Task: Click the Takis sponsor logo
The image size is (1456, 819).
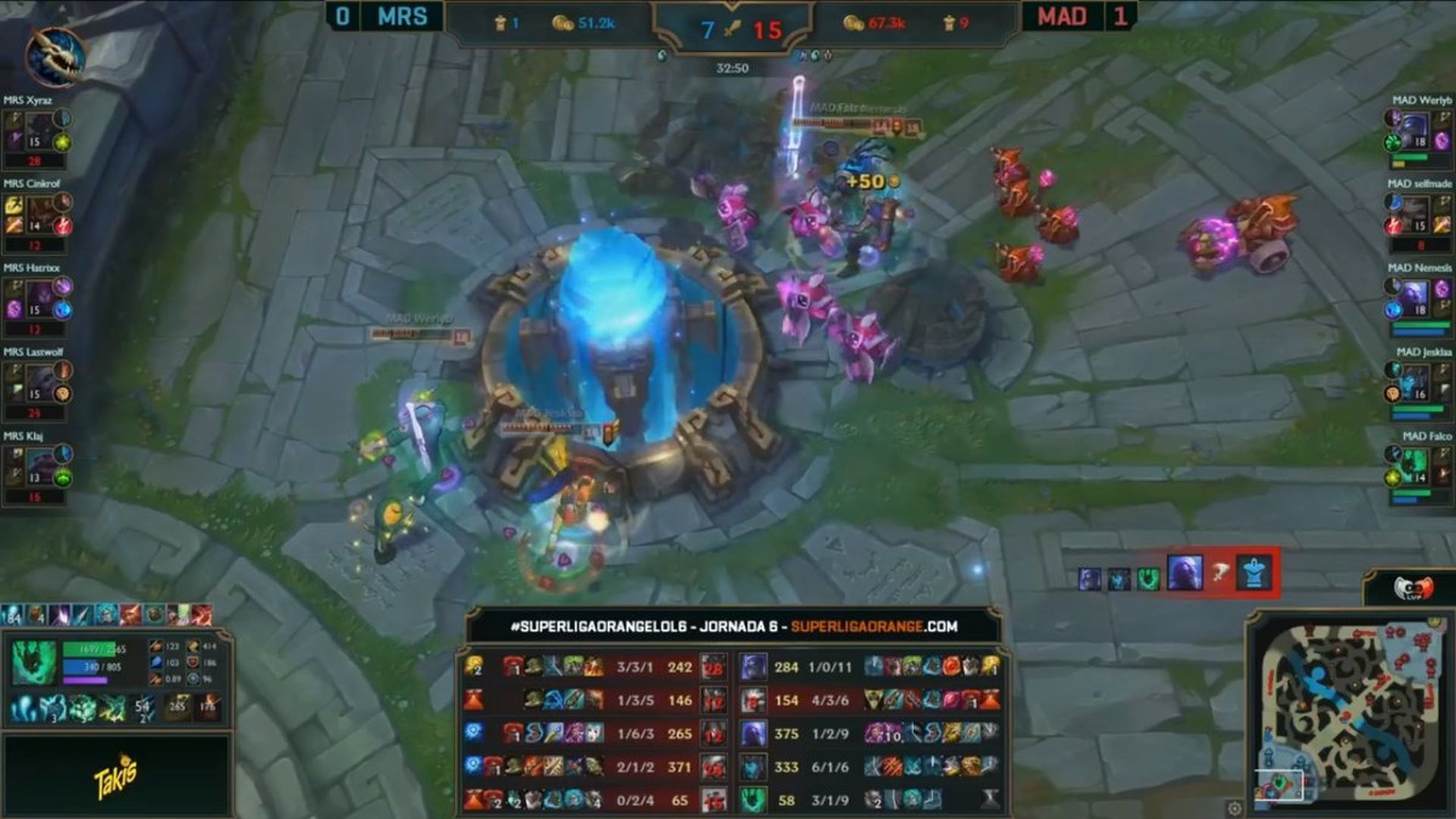Action: point(115,777)
